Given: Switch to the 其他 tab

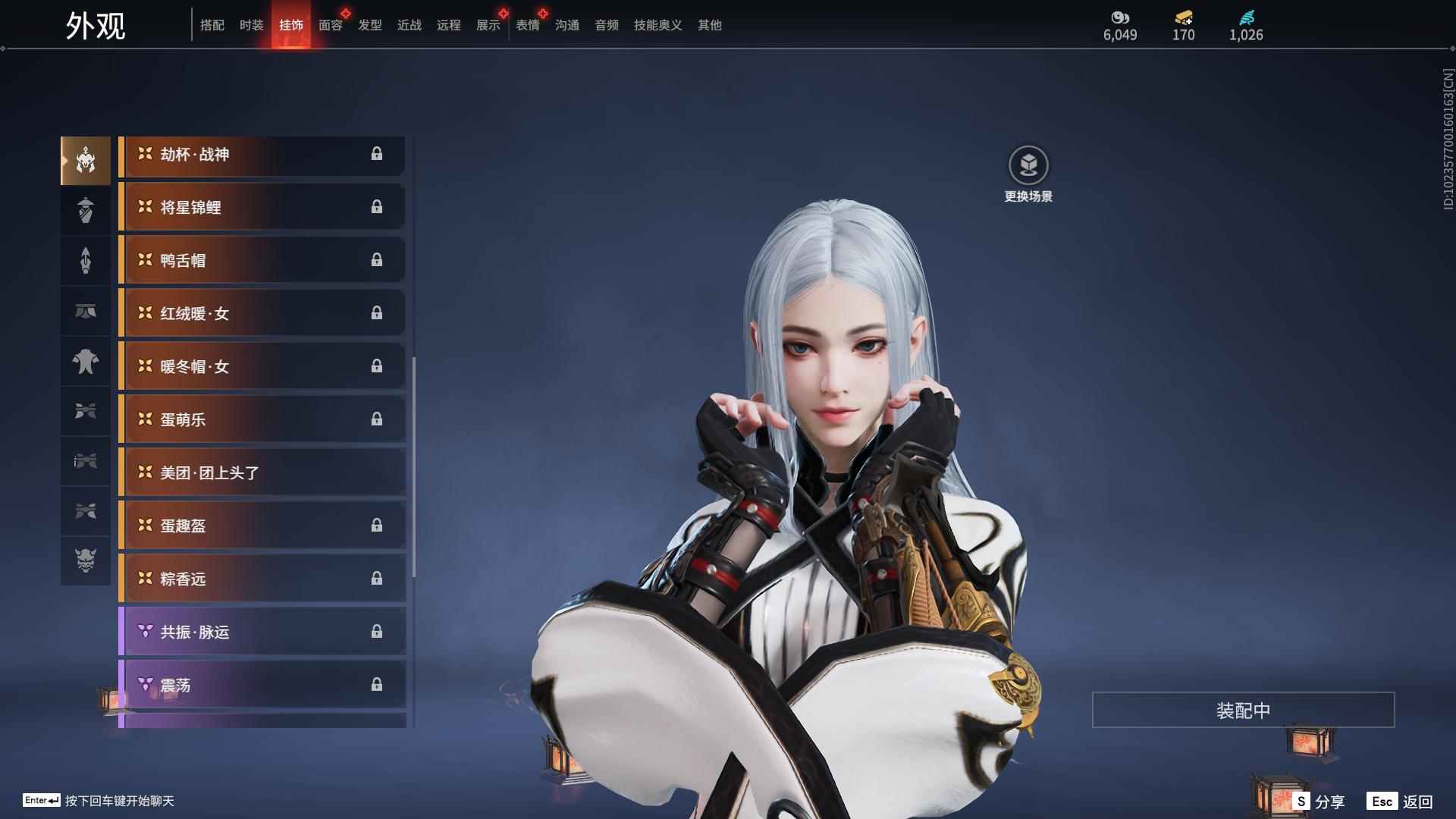Looking at the screenshot, I should click(x=710, y=25).
